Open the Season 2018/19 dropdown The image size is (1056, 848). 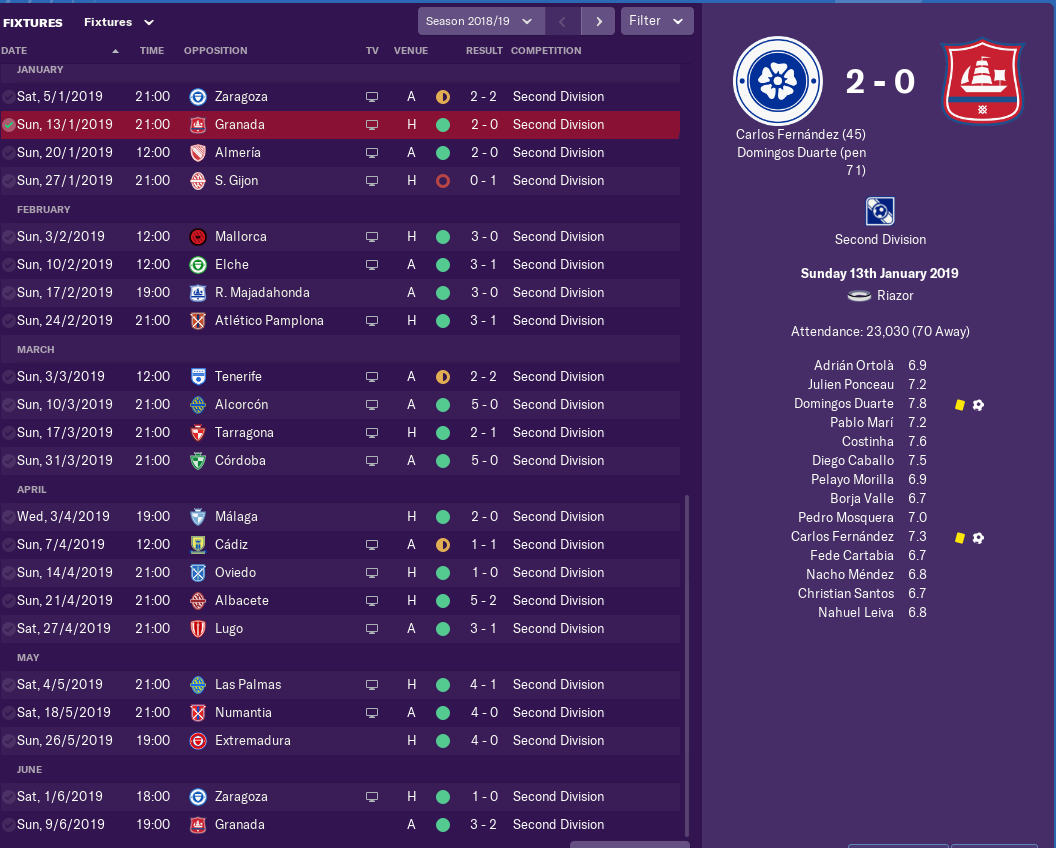point(481,21)
